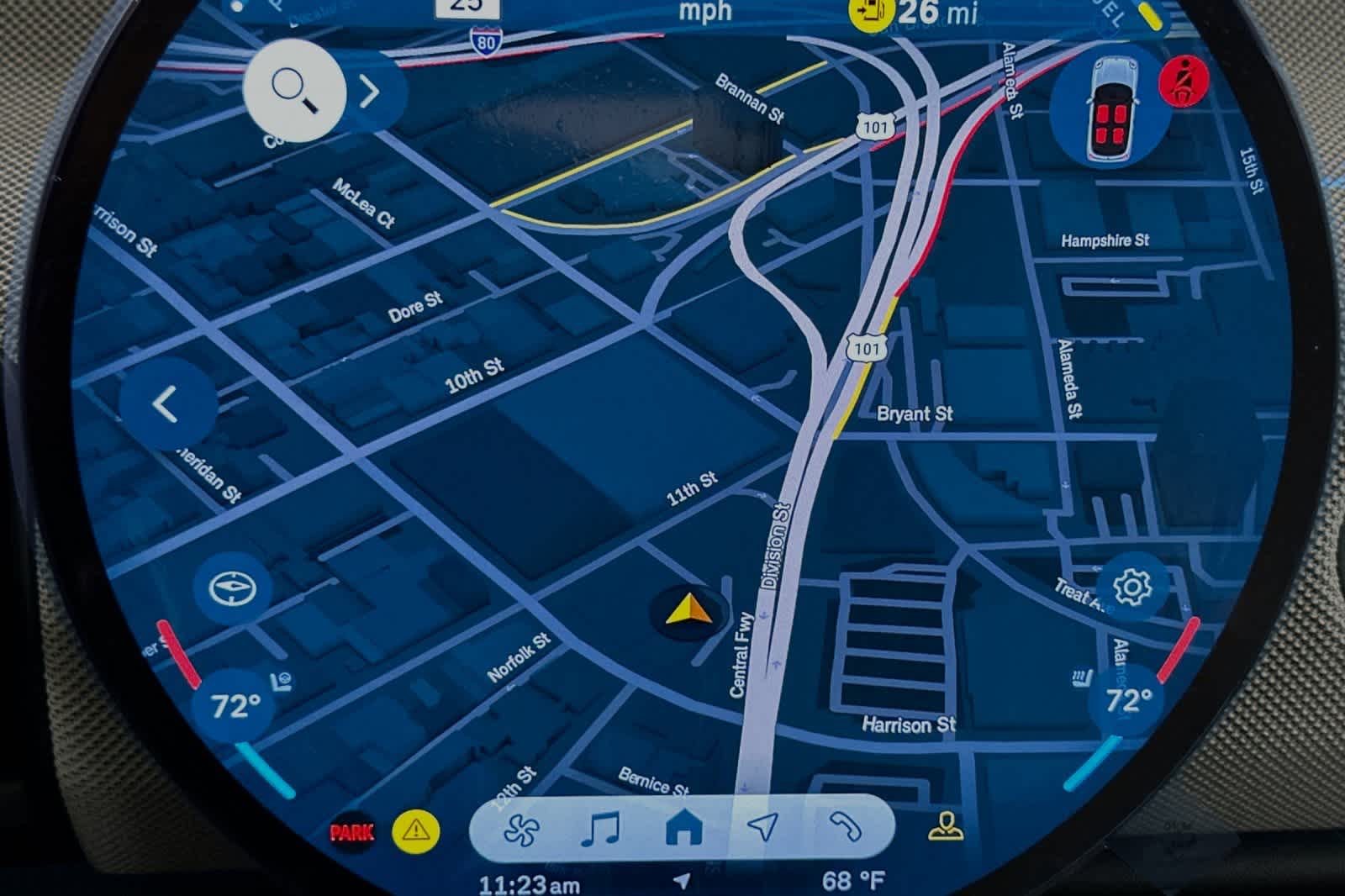This screenshot has height=896, width=1345.
Task: Adjust the left 72° temperature control
Action: [x=235, y=706]
